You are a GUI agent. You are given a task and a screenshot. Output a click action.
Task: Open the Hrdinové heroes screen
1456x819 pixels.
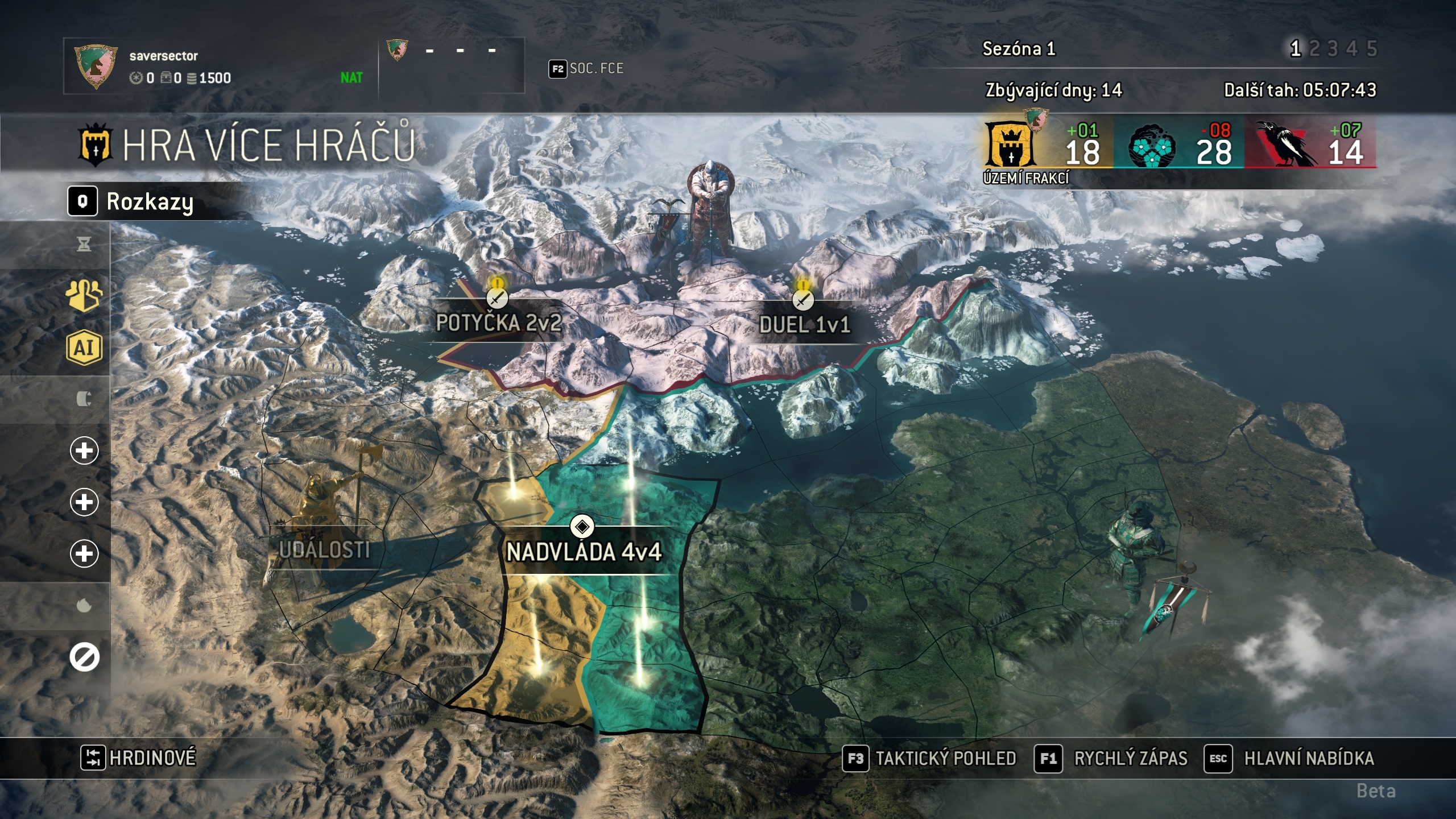coord(139,758)
